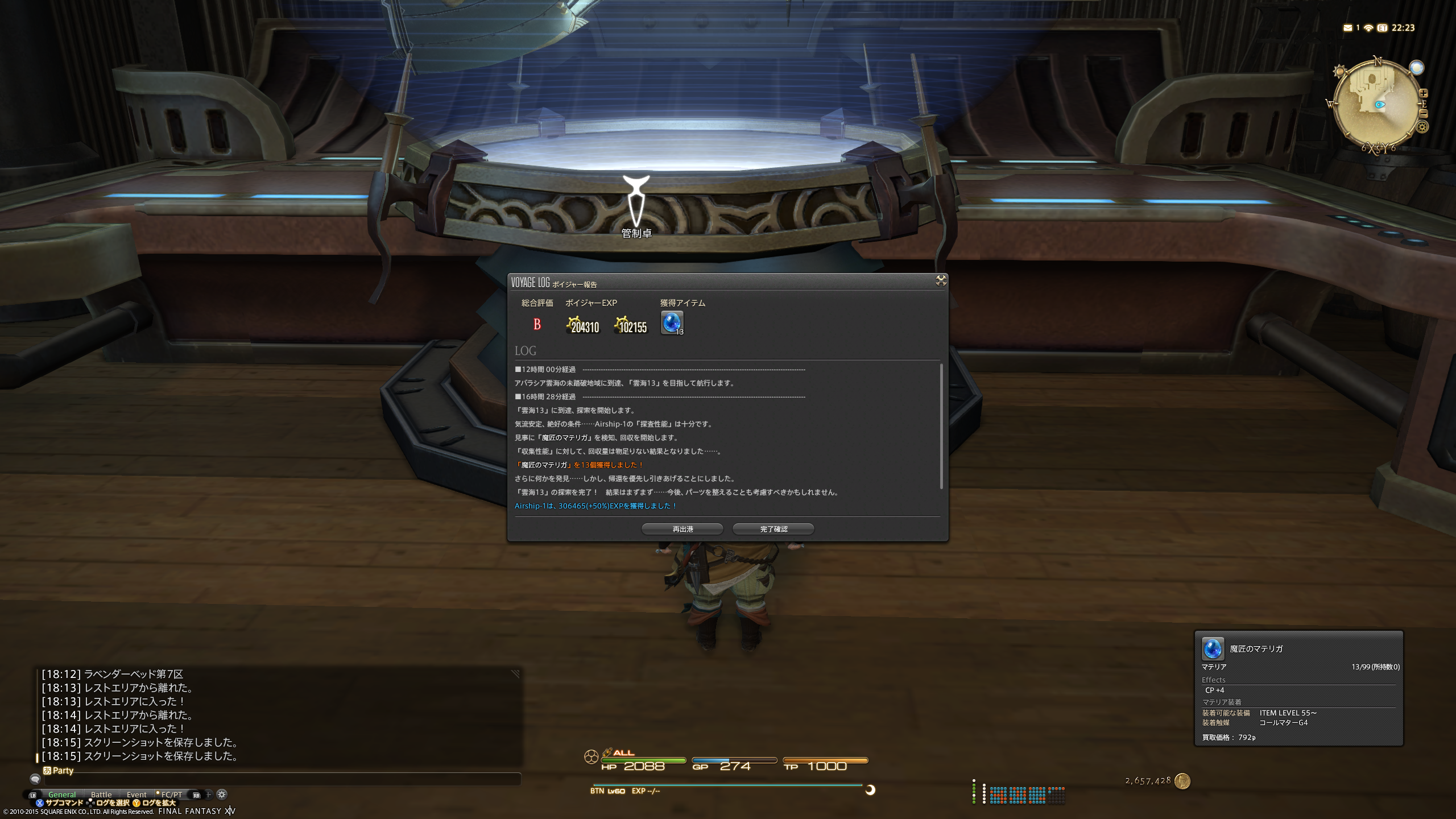Image resolution: width=1456 pixels, height=819 pixels.
Task: Open the chat mode speech bubble
Action: point(35,779)
